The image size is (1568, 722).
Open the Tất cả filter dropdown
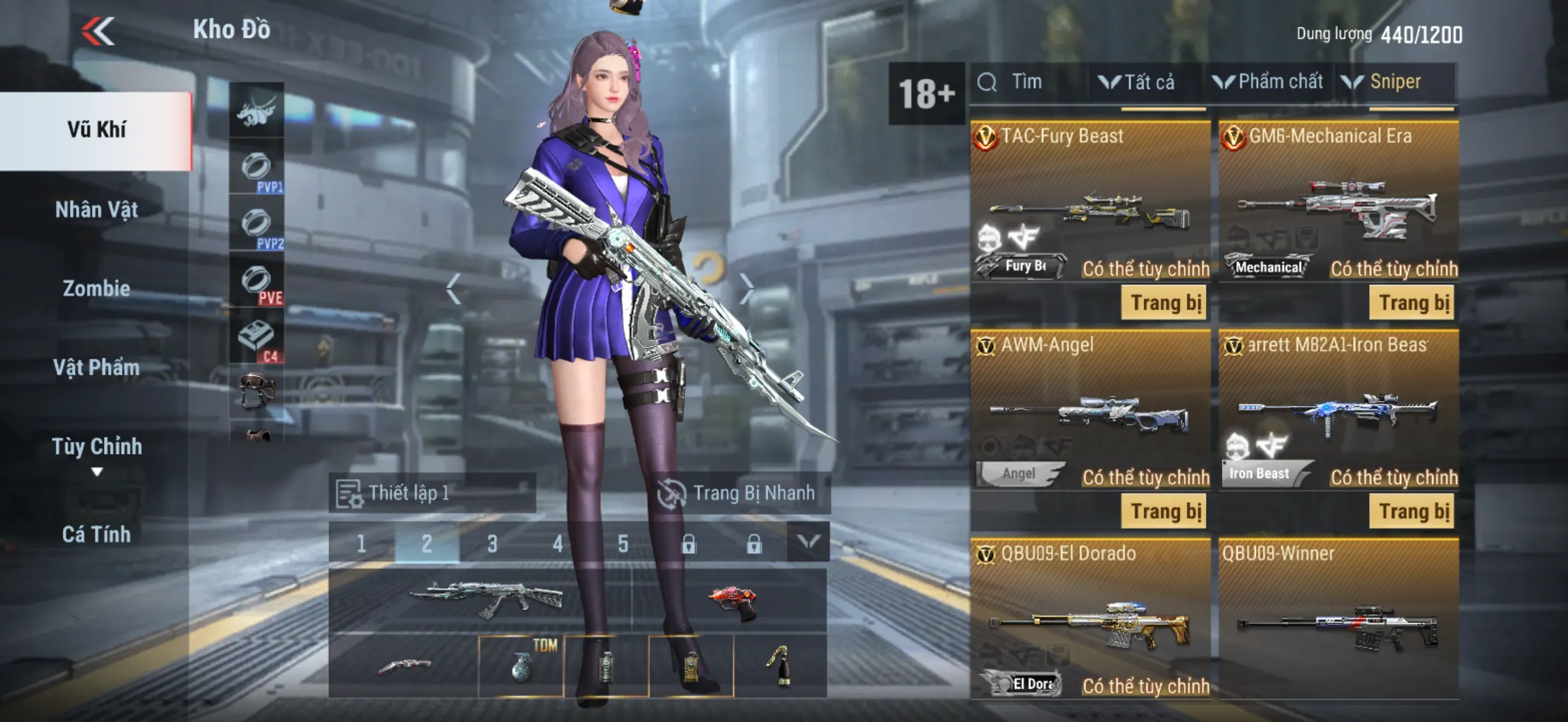tap(1138, 82)
